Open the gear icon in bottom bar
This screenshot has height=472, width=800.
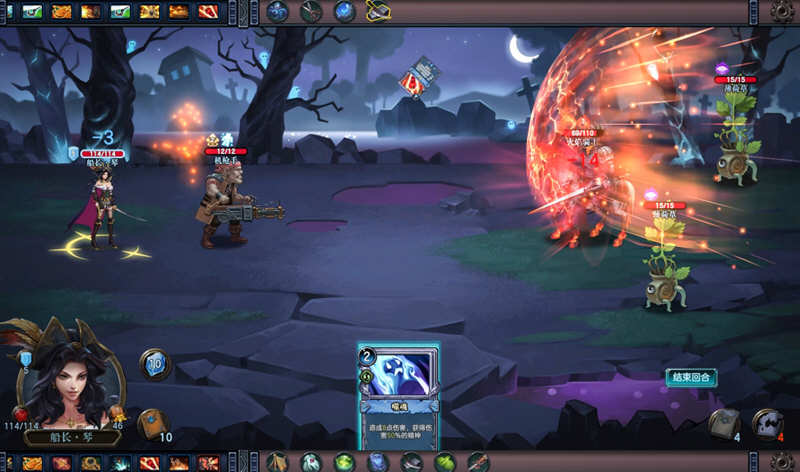[781, 461]
